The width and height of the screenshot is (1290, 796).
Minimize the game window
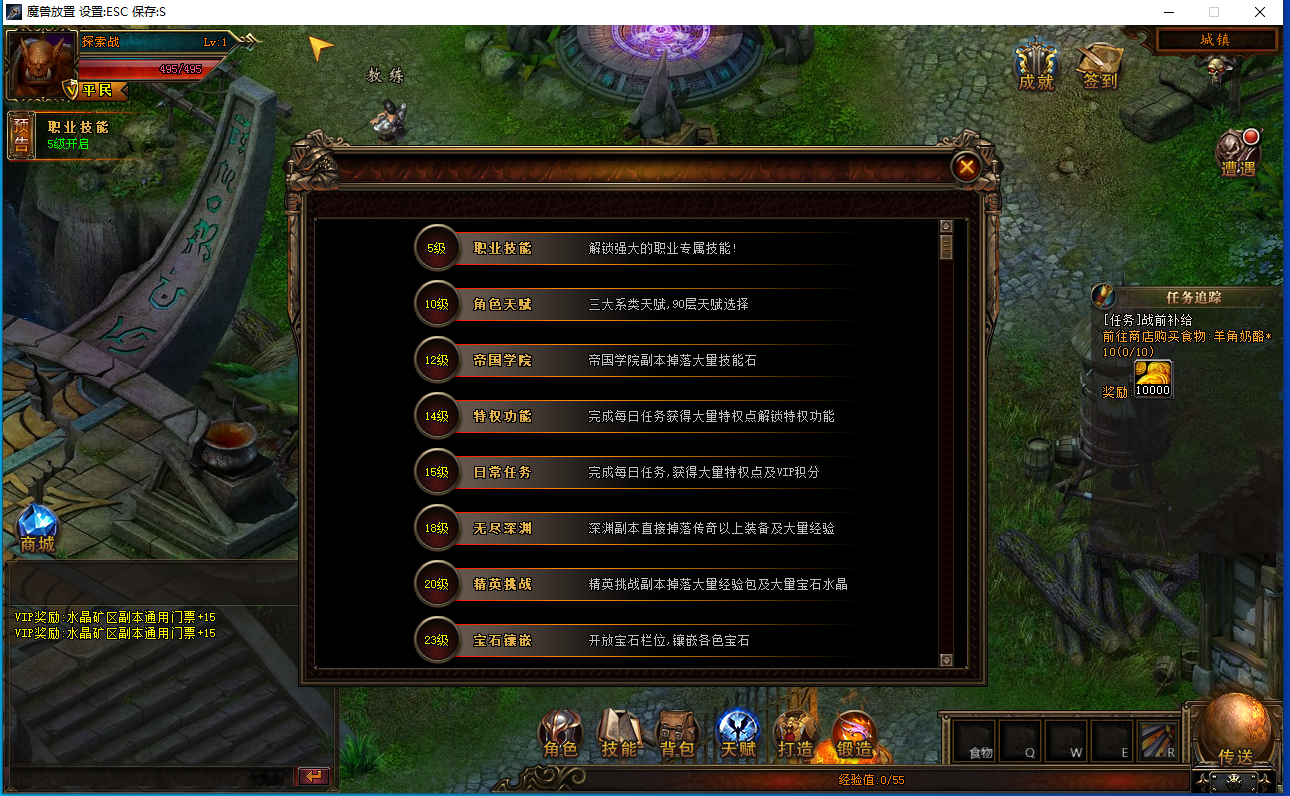(x=1168, y=12)
